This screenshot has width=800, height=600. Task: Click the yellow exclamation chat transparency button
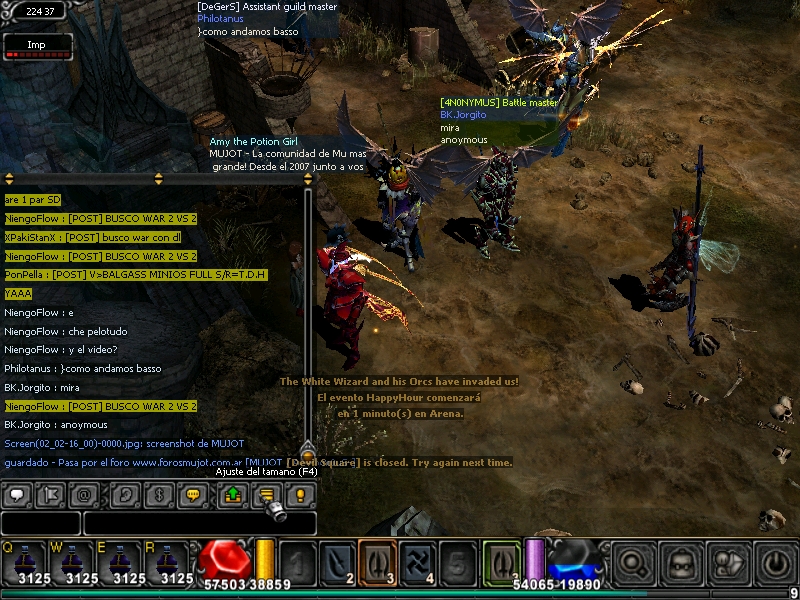point(299,494)
